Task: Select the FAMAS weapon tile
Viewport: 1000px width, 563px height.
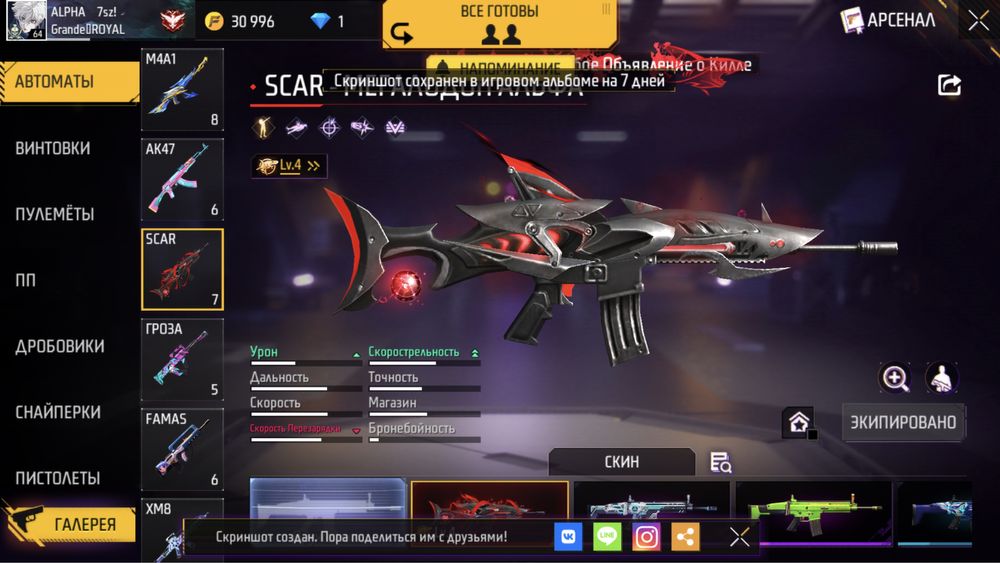Action: tap(182, 449)
